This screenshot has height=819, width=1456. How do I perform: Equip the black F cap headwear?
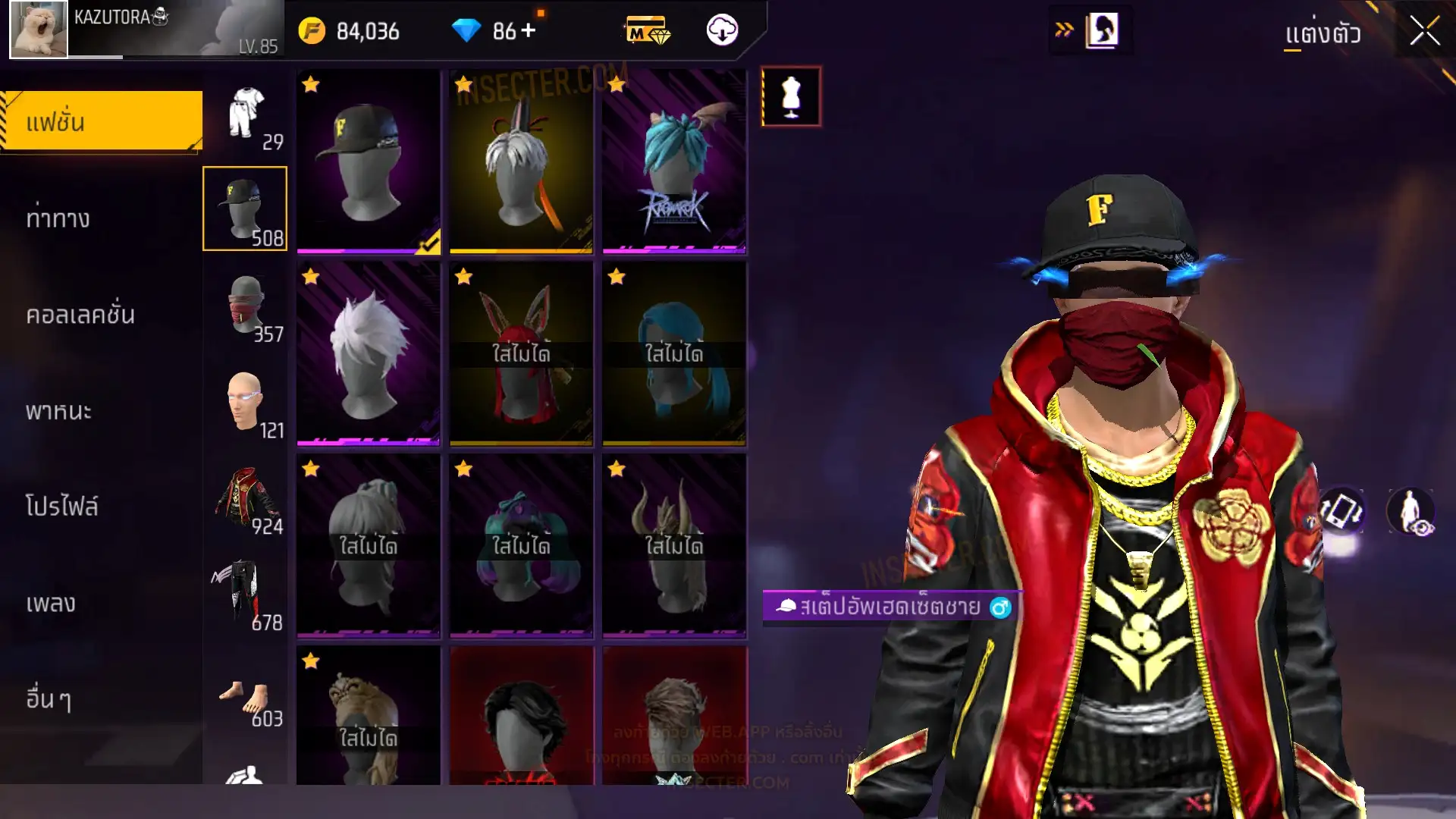(x=368, y=161)
